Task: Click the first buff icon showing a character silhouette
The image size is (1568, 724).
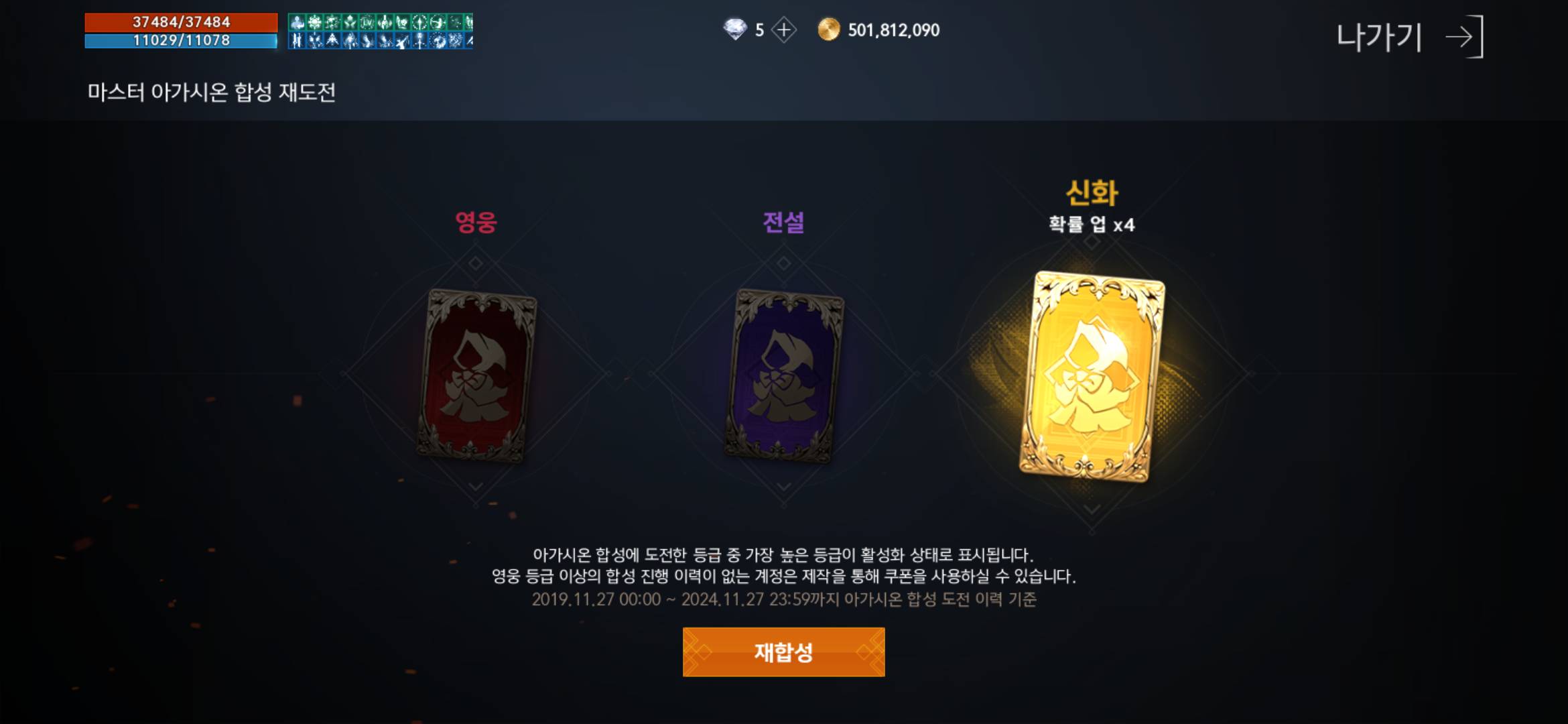Action: coord(297,22)
